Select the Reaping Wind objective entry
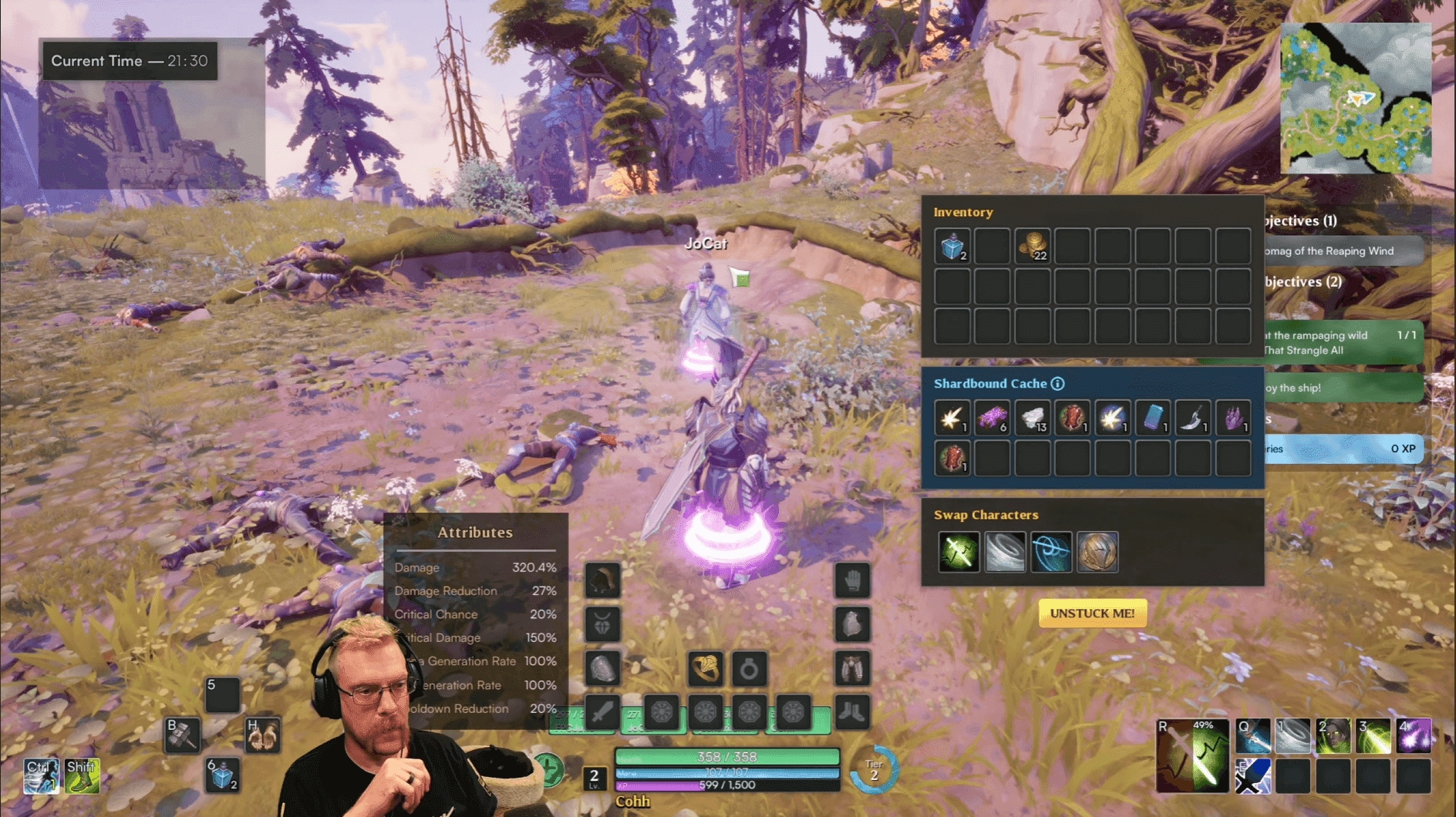Screen dimensions: 1456x817 pyautogui.click(x=1343, y=251)
